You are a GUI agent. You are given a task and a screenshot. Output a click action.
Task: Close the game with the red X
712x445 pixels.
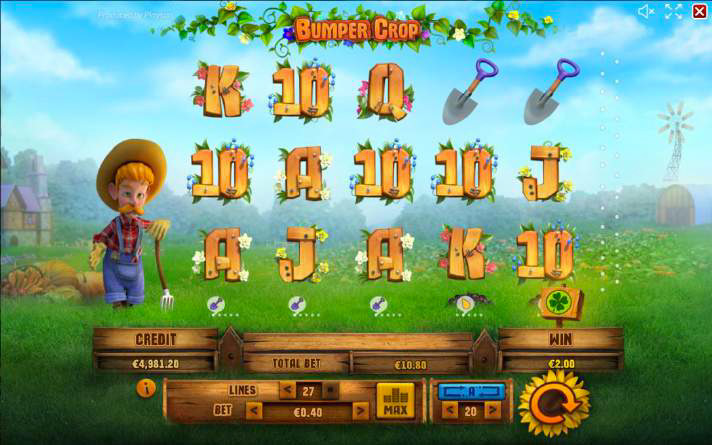coord(698,12)
